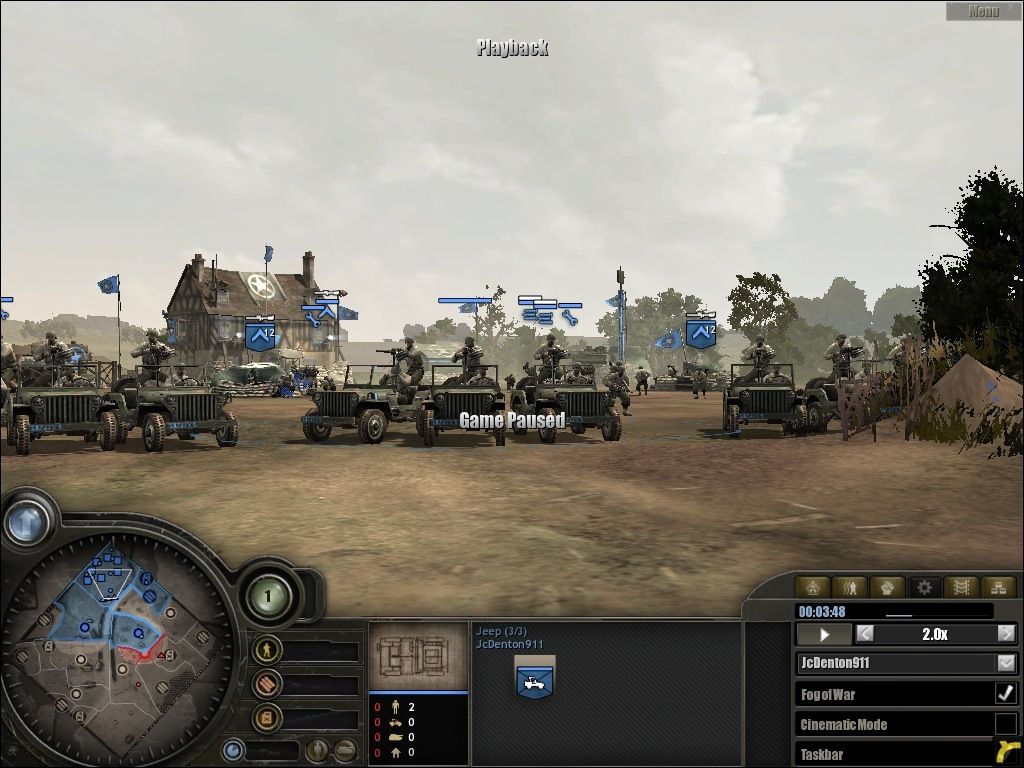Resume replay with the play button

pyautogui.click(x=824, y=634)
